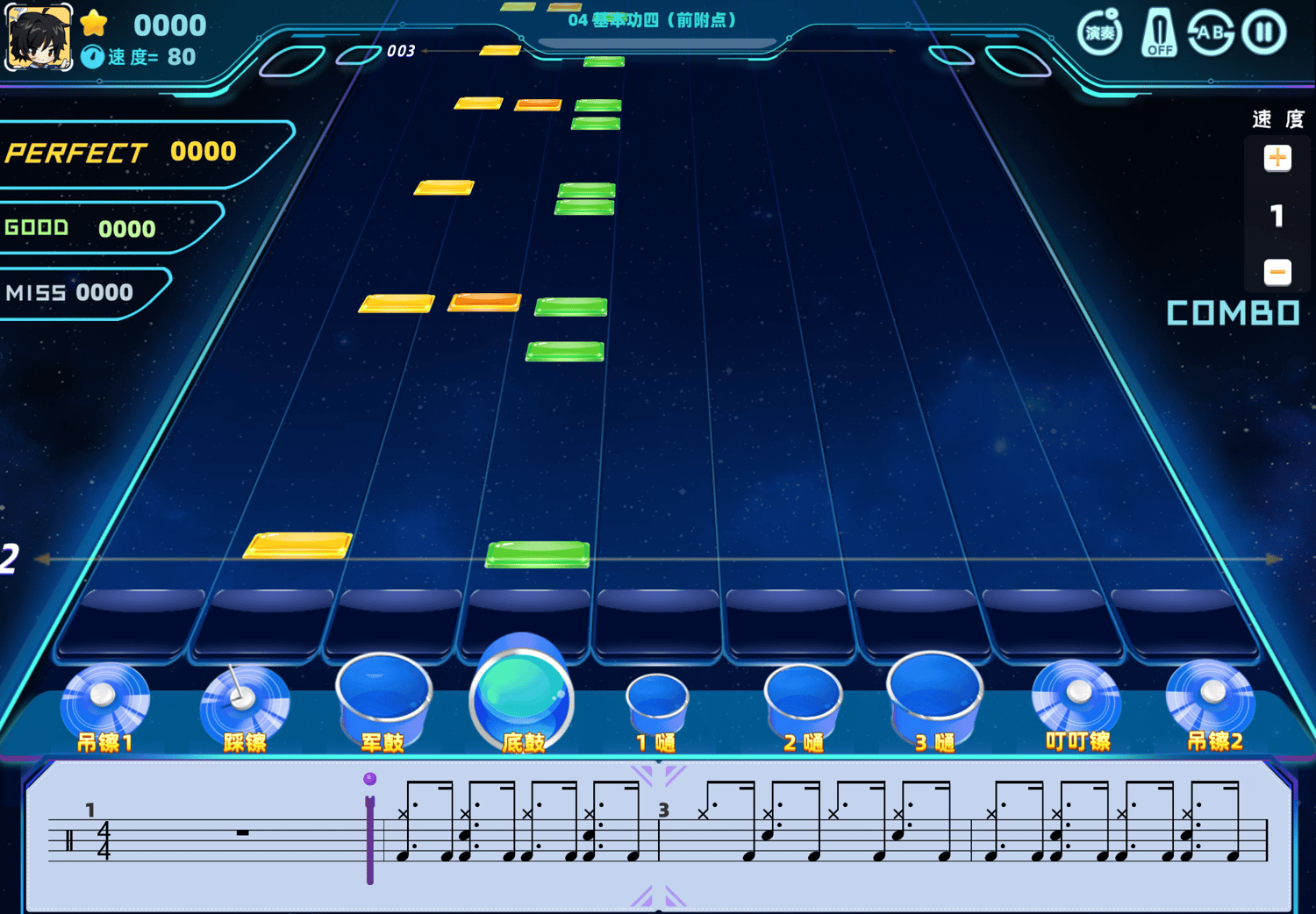The width and height of the screenshot is (1316, 914).
Task: Tap the 踩镲 hi-hat pad
Action: point(244,700)
